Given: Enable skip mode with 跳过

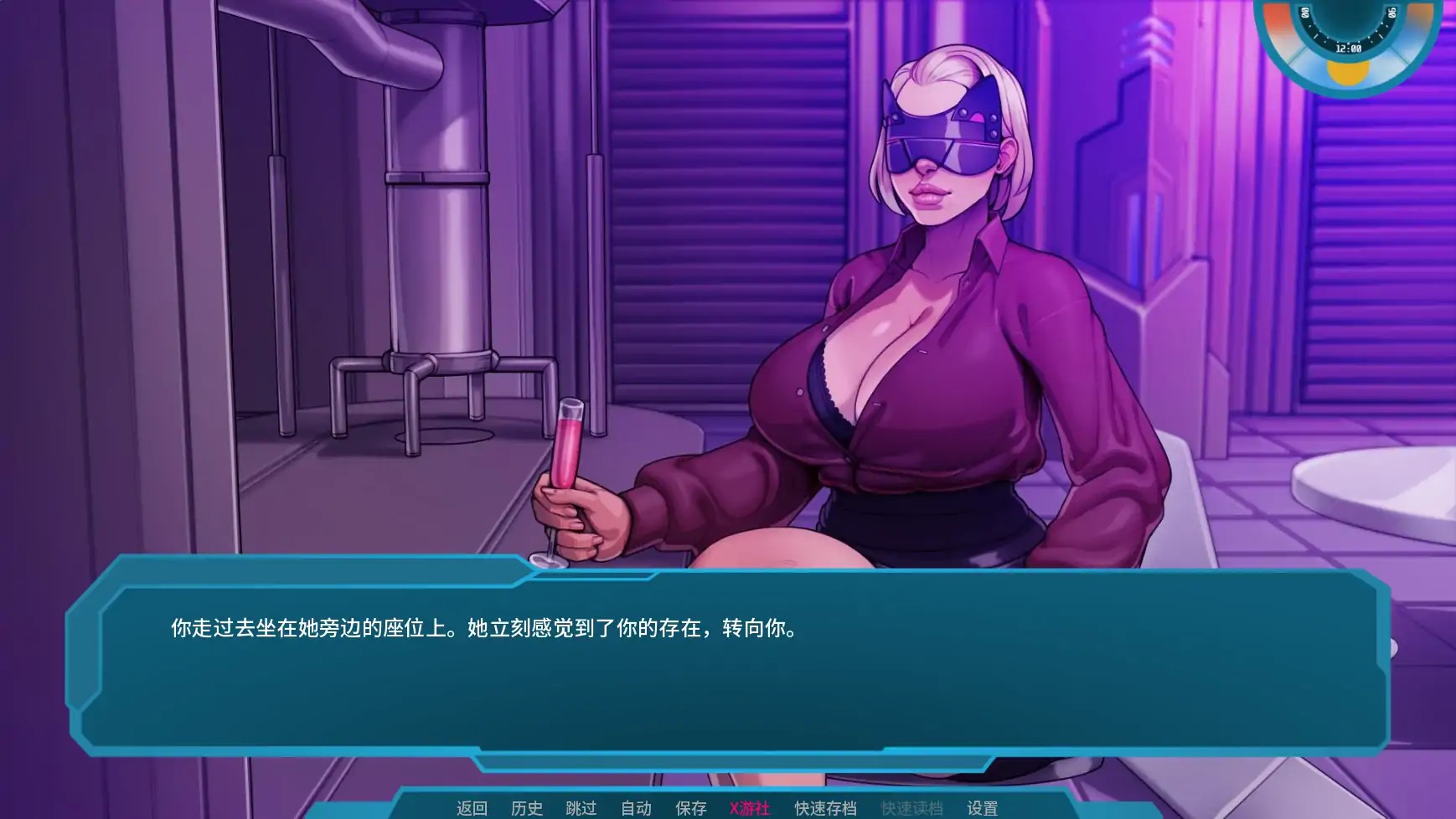Looking at the screenshot, I should [580, 809].
